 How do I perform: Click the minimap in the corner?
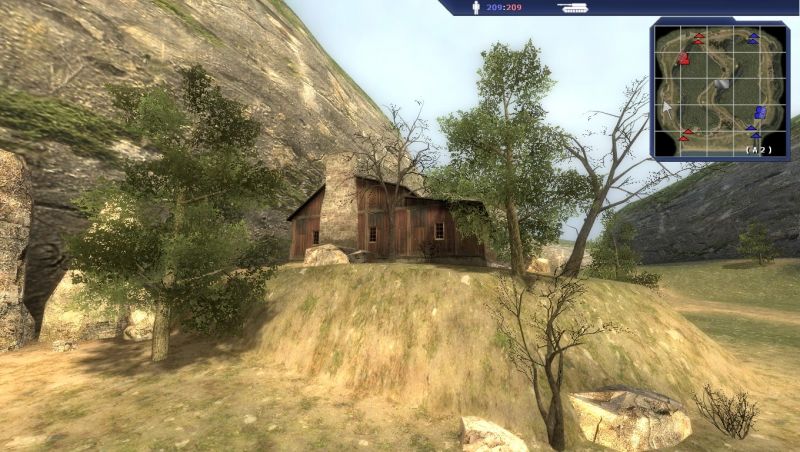[x=719, y=90]
